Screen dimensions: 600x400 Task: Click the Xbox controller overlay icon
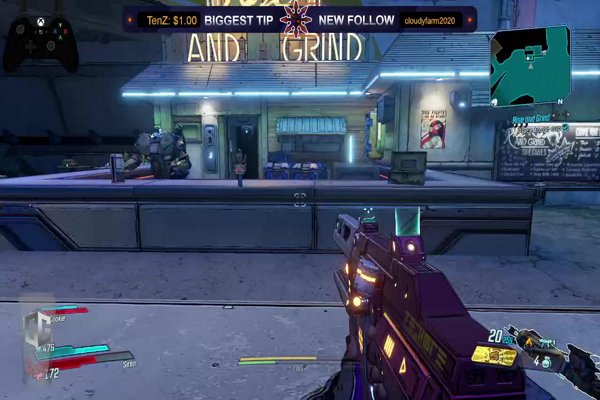coord(41,44)
